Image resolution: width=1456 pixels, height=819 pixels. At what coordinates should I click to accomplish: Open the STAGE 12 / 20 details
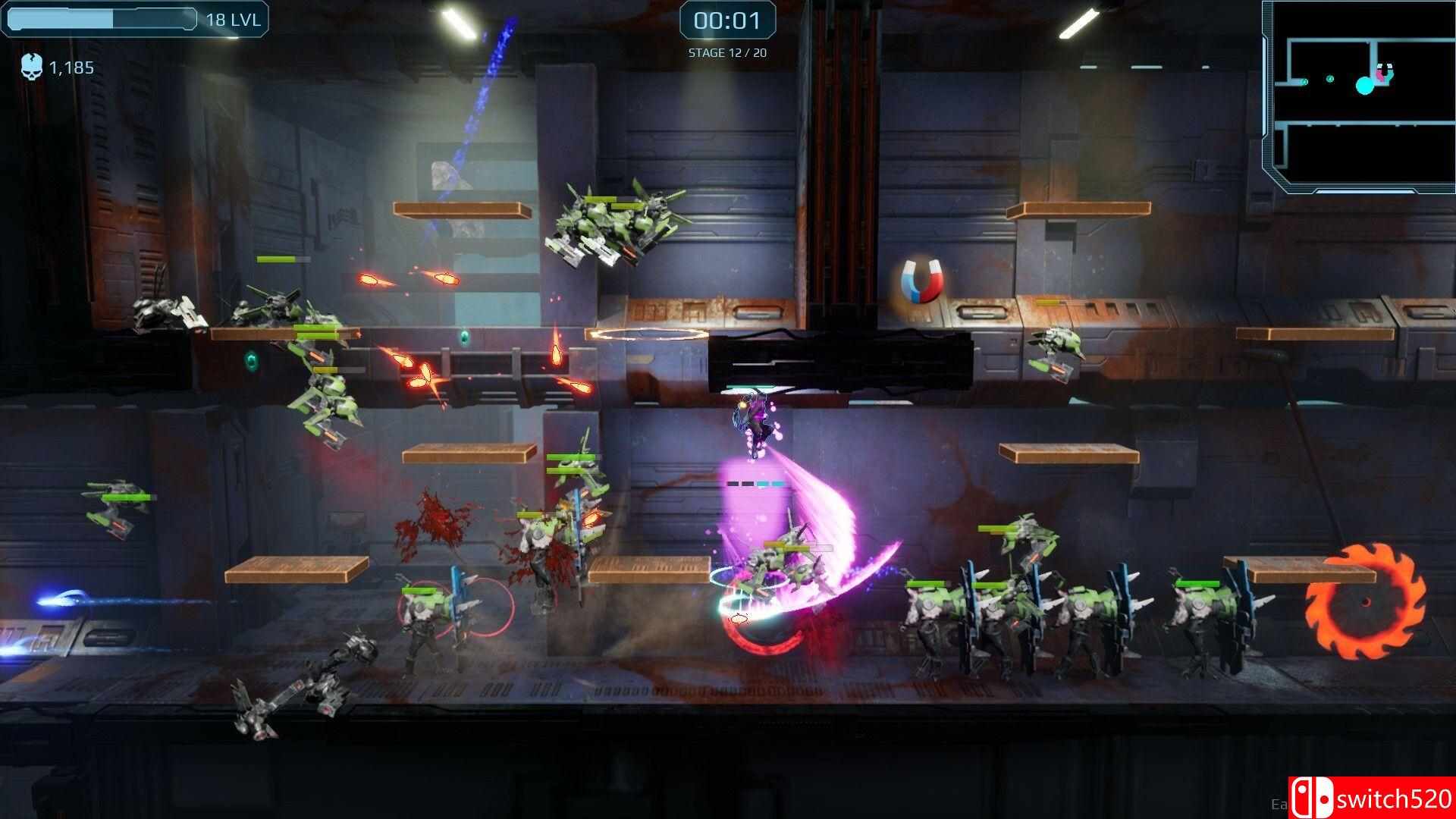[728, 53]
